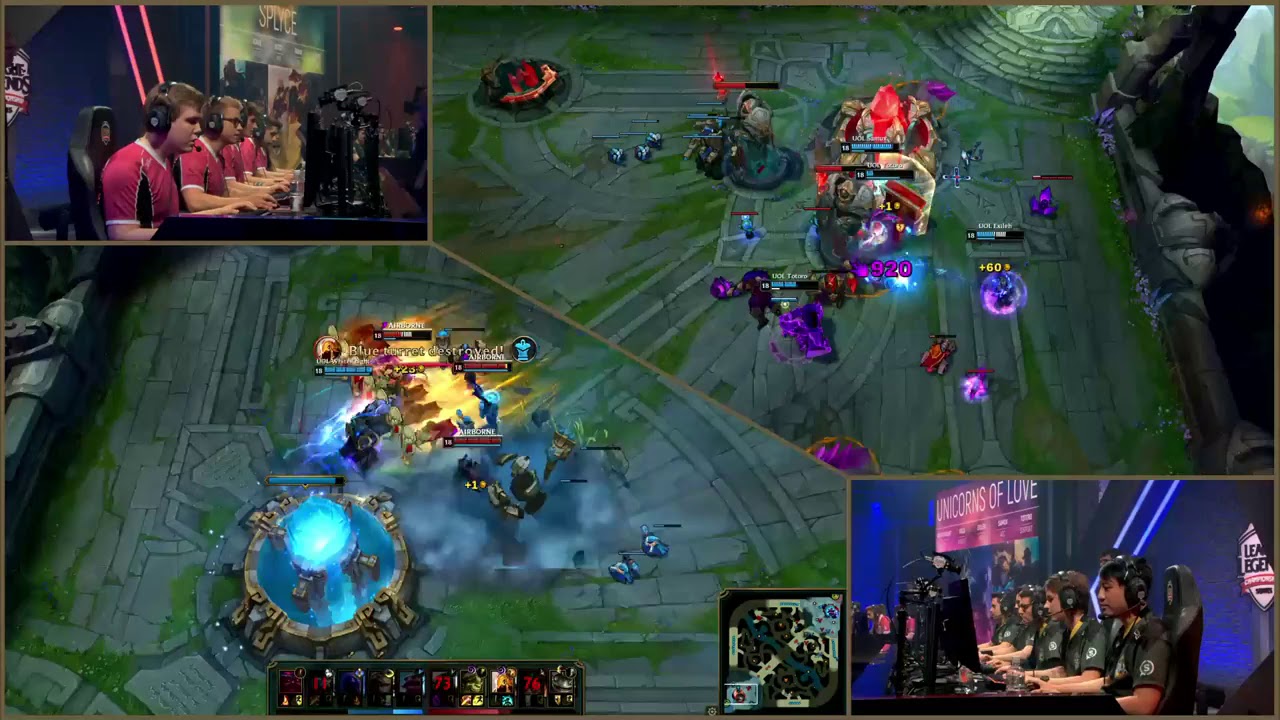Select the Baron pit icon on the minimap
Image resolution: width=1280 pixels, height=720 pixels.
coord(759,617)
